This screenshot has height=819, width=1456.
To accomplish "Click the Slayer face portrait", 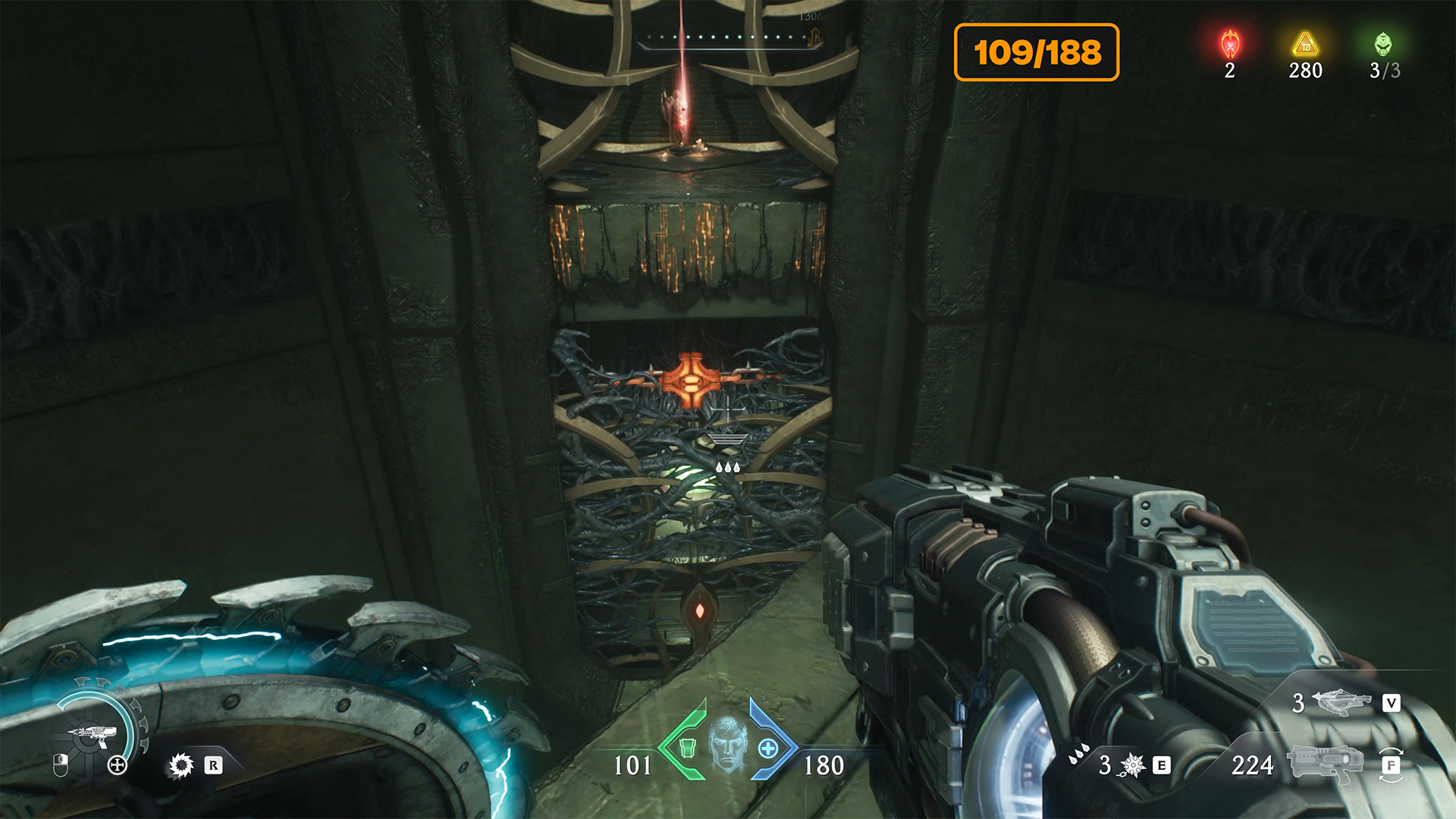I will (727, 743).
